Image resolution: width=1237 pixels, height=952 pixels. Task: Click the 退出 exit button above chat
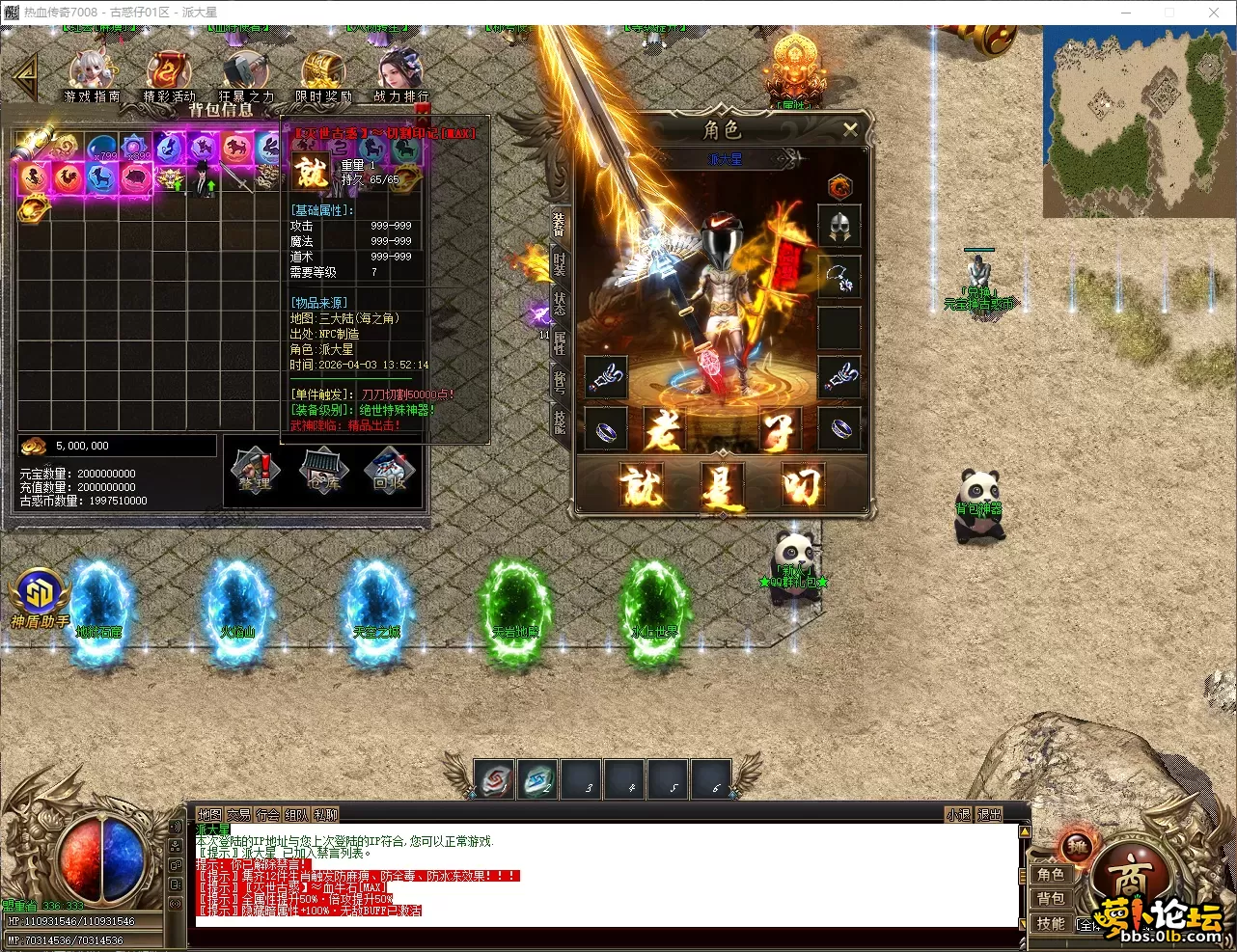(x=989, y=815)
